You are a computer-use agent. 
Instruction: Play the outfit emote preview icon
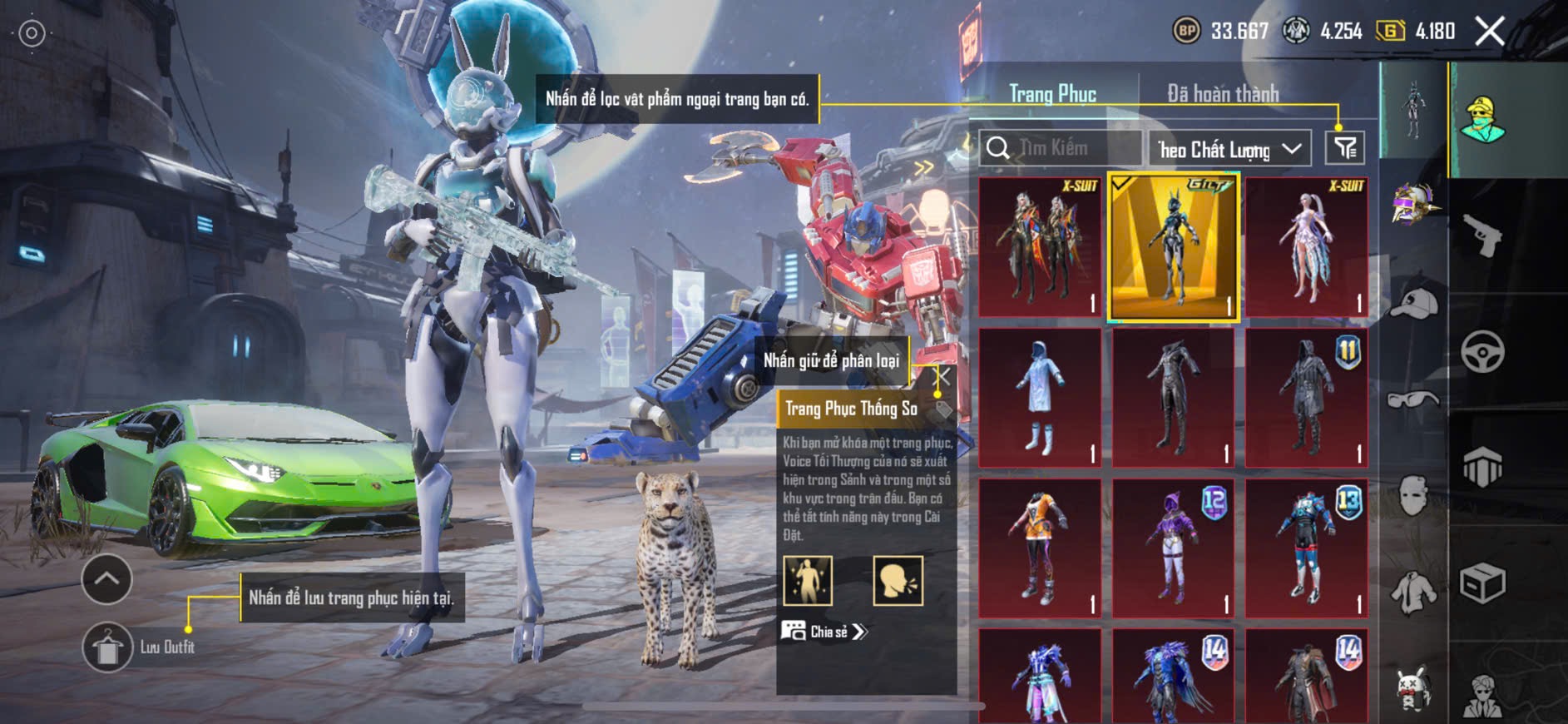coord(807,580)
